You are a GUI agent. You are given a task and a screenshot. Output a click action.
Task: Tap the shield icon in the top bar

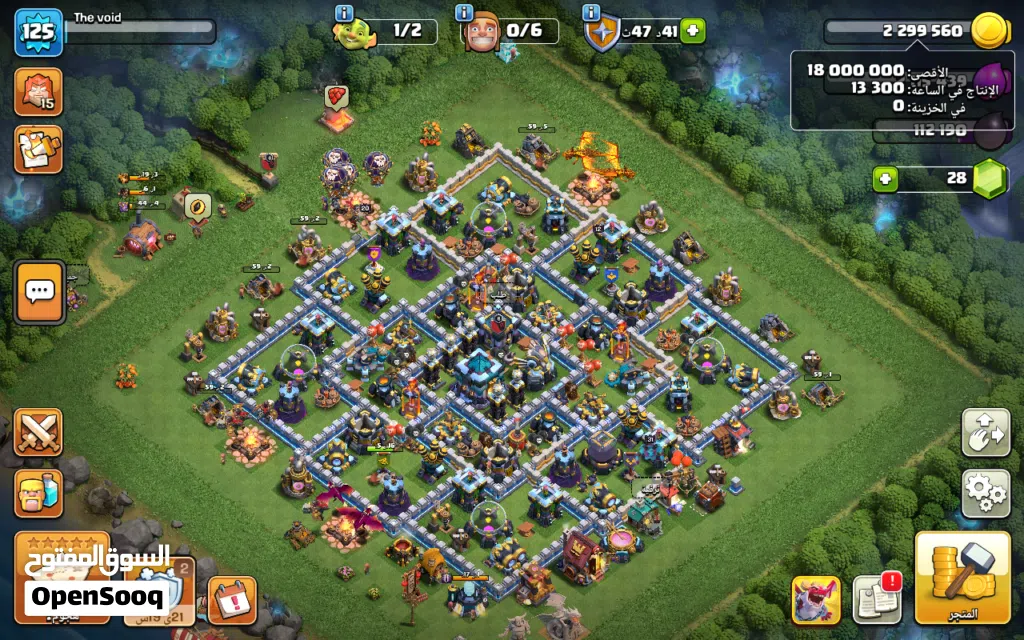[x=601, y=32]
